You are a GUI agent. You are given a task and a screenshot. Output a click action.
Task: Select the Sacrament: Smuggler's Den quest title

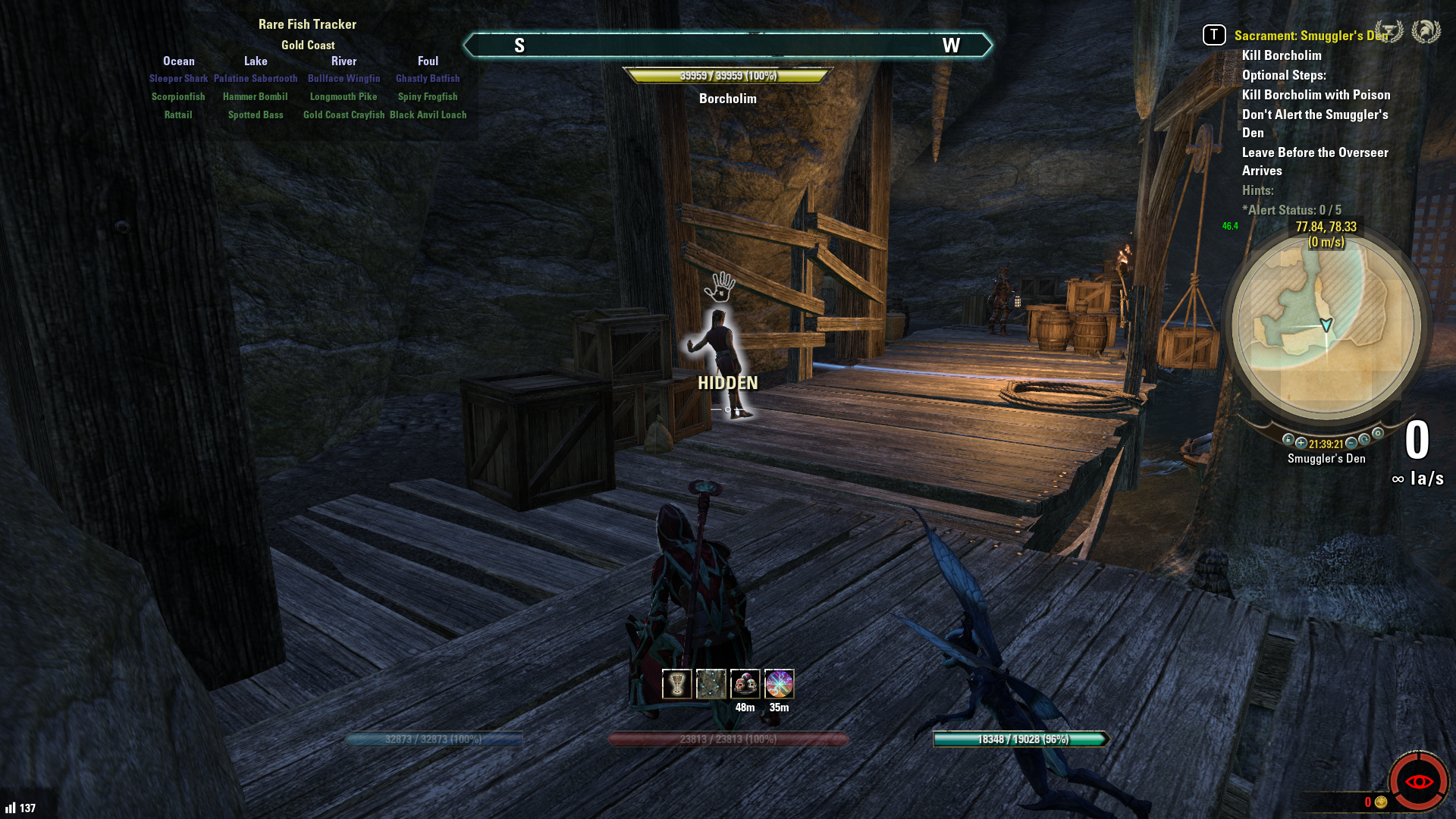(x=1310, y=36)
